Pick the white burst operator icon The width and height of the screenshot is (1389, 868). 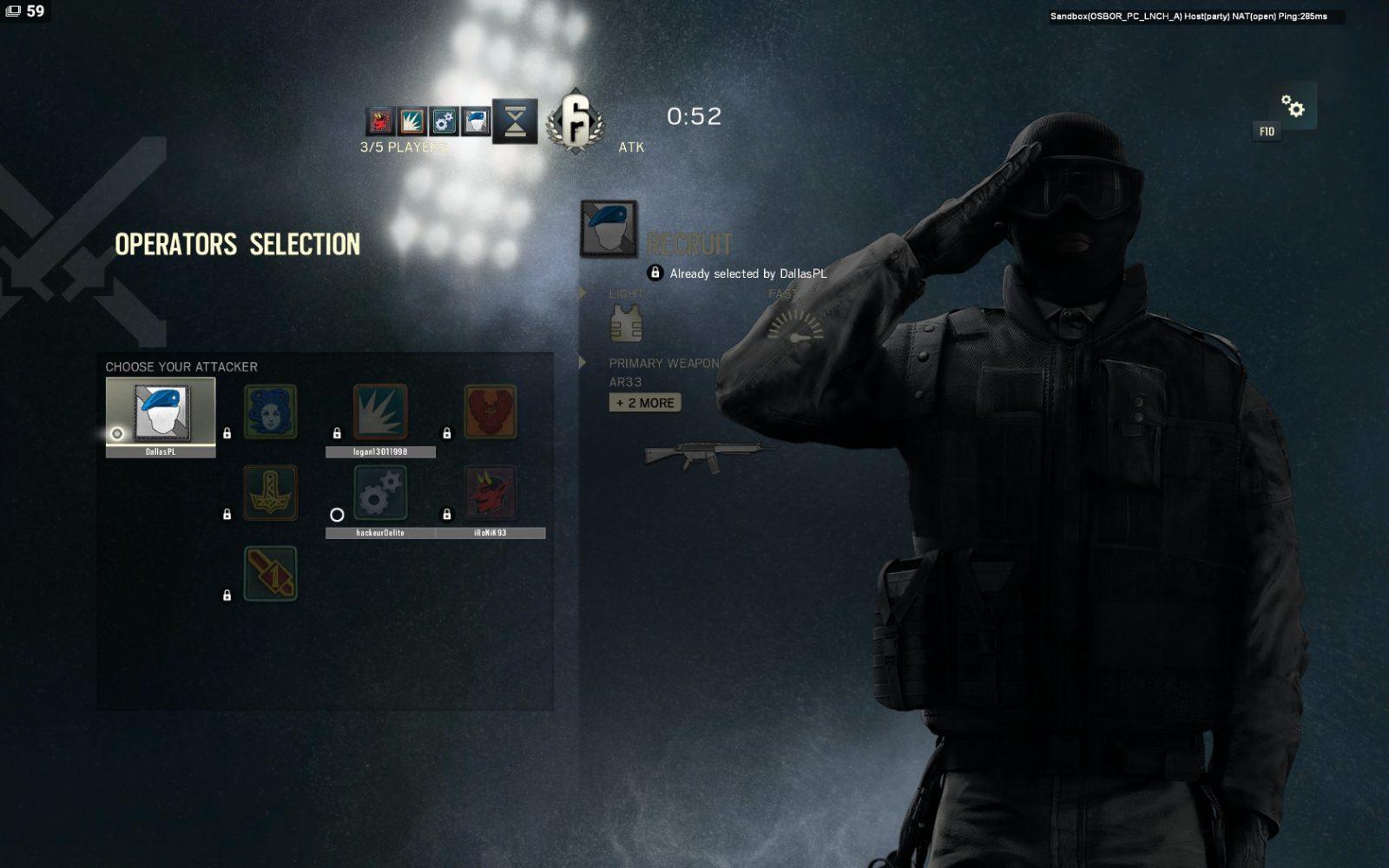coord(380,411)
